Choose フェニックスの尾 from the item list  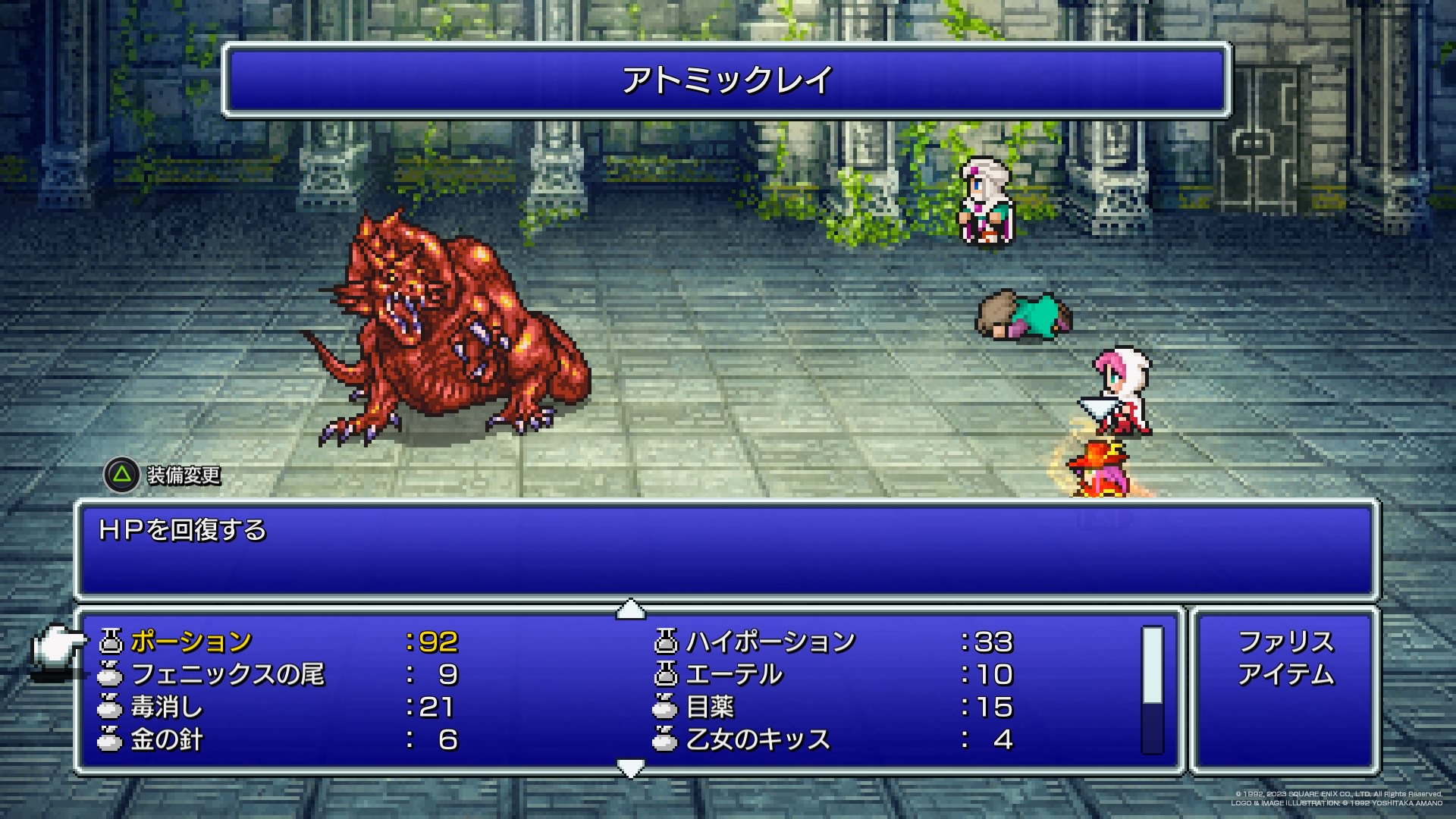(227, 675)
